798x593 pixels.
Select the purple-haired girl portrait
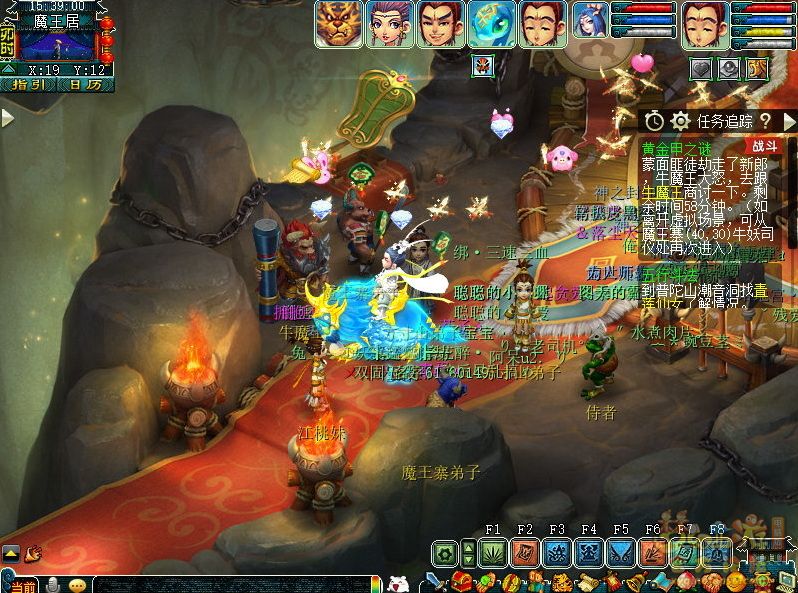coord(390,24)
